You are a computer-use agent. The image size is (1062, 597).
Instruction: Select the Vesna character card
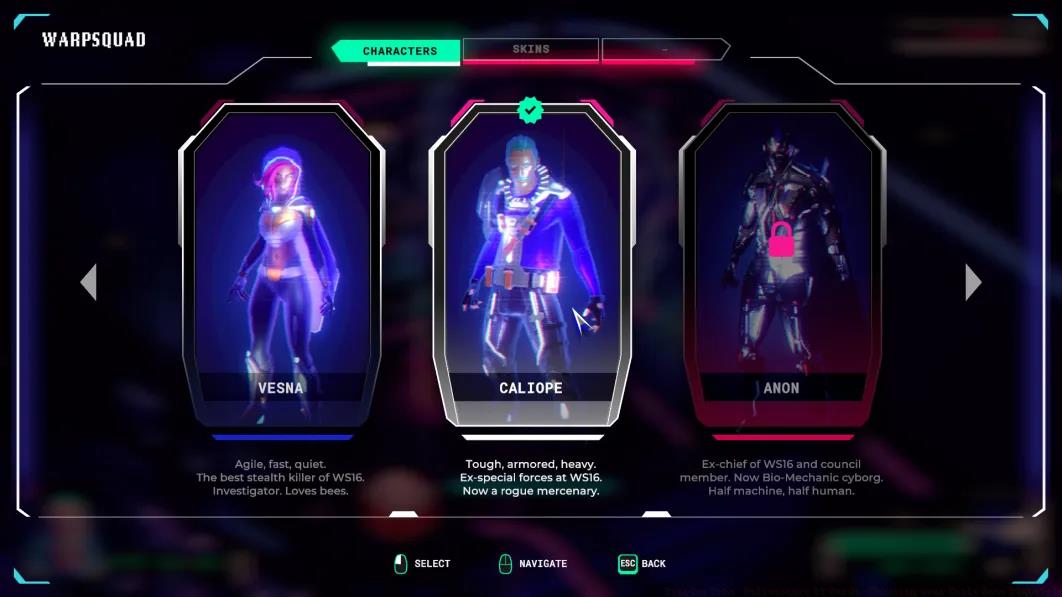(x=281, y=265)
